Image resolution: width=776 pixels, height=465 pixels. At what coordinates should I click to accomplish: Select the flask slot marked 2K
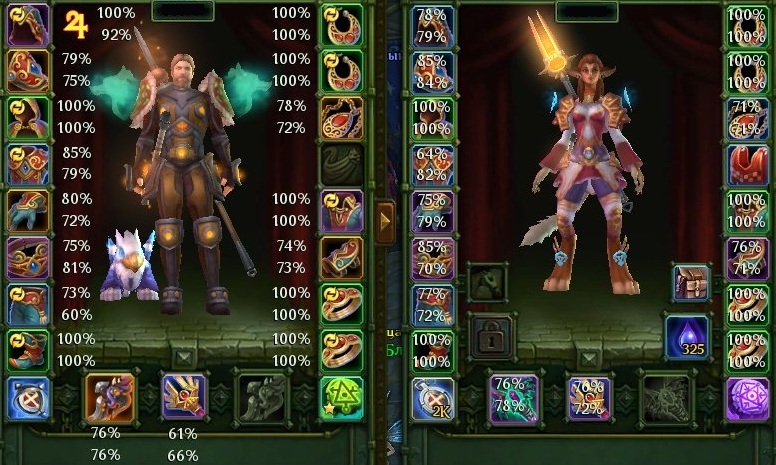tap(433, 398)
